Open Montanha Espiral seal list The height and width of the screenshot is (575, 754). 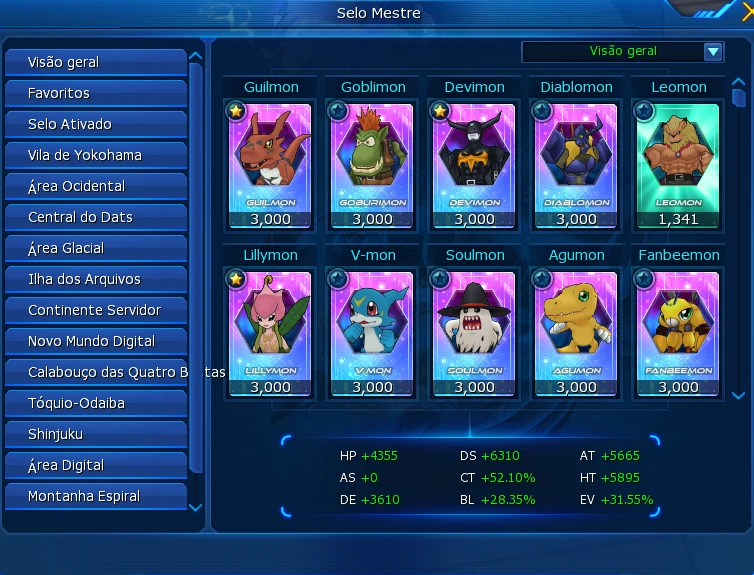tap(95, 496)
